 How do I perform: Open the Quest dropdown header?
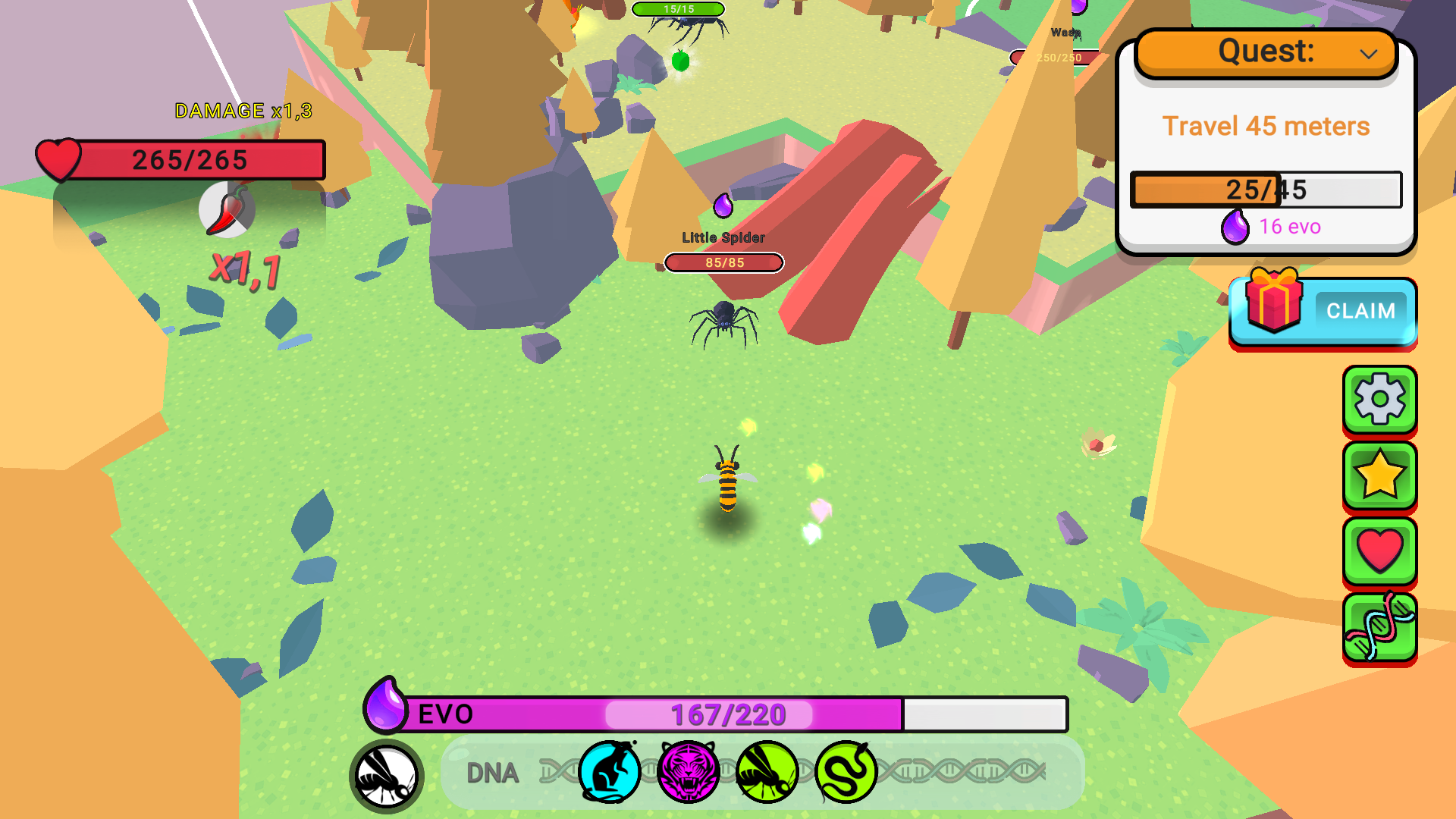pyautogui.click(x=1265, y=51)
